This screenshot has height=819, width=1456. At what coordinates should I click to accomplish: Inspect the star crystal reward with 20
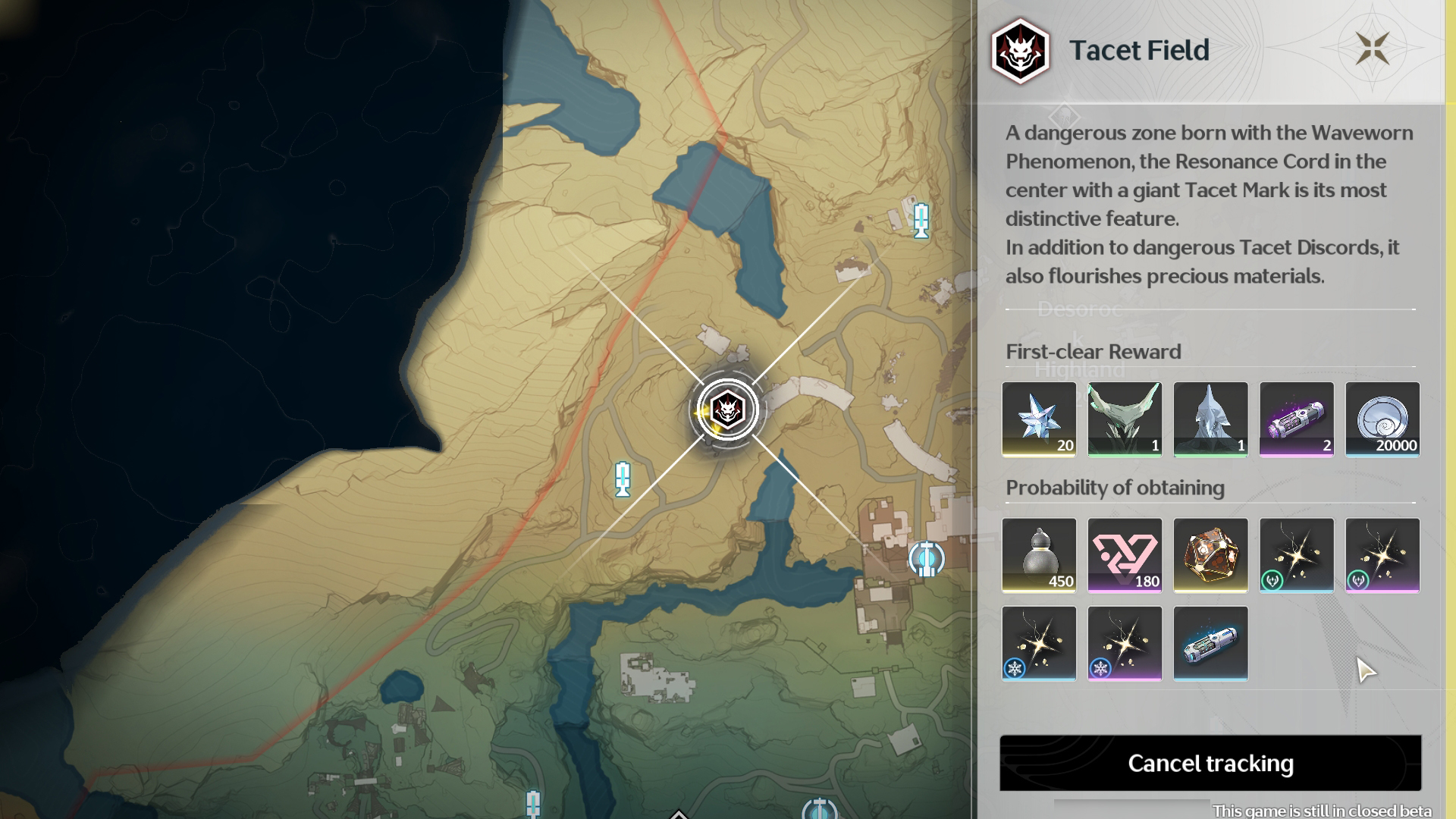pyautogui.click(x=1039, y=419)
